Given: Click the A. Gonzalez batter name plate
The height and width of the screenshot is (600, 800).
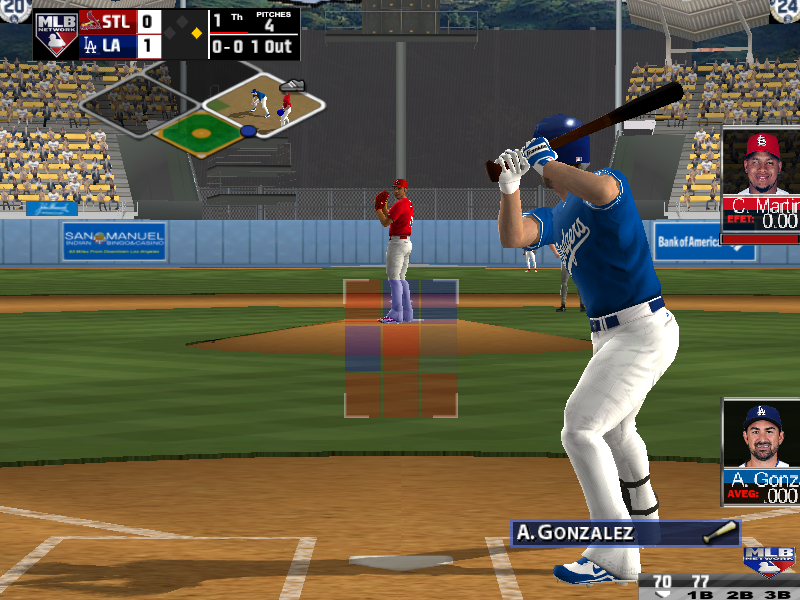Looking at the screenshot, I should coord(614,533).
